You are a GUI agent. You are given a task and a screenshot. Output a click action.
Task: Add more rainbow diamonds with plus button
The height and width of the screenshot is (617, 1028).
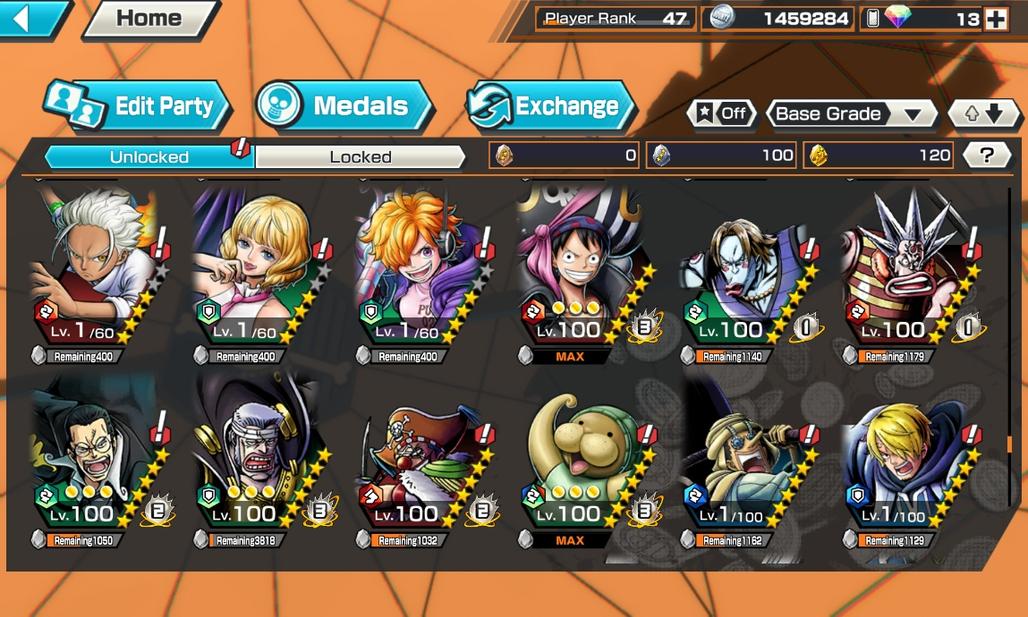pyautogui.click(x=995, y=19)
